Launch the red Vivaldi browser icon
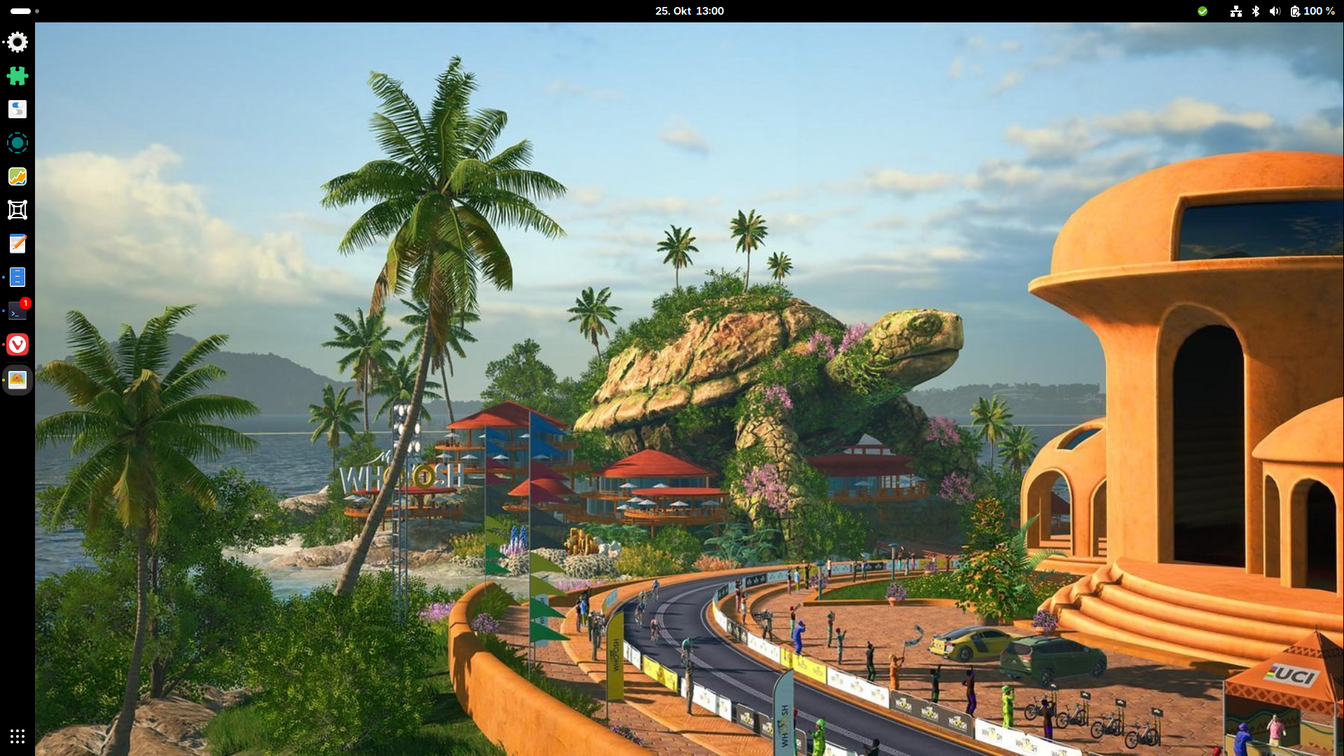Screen dimensions: 1344x756 click(x=17, y=345)
